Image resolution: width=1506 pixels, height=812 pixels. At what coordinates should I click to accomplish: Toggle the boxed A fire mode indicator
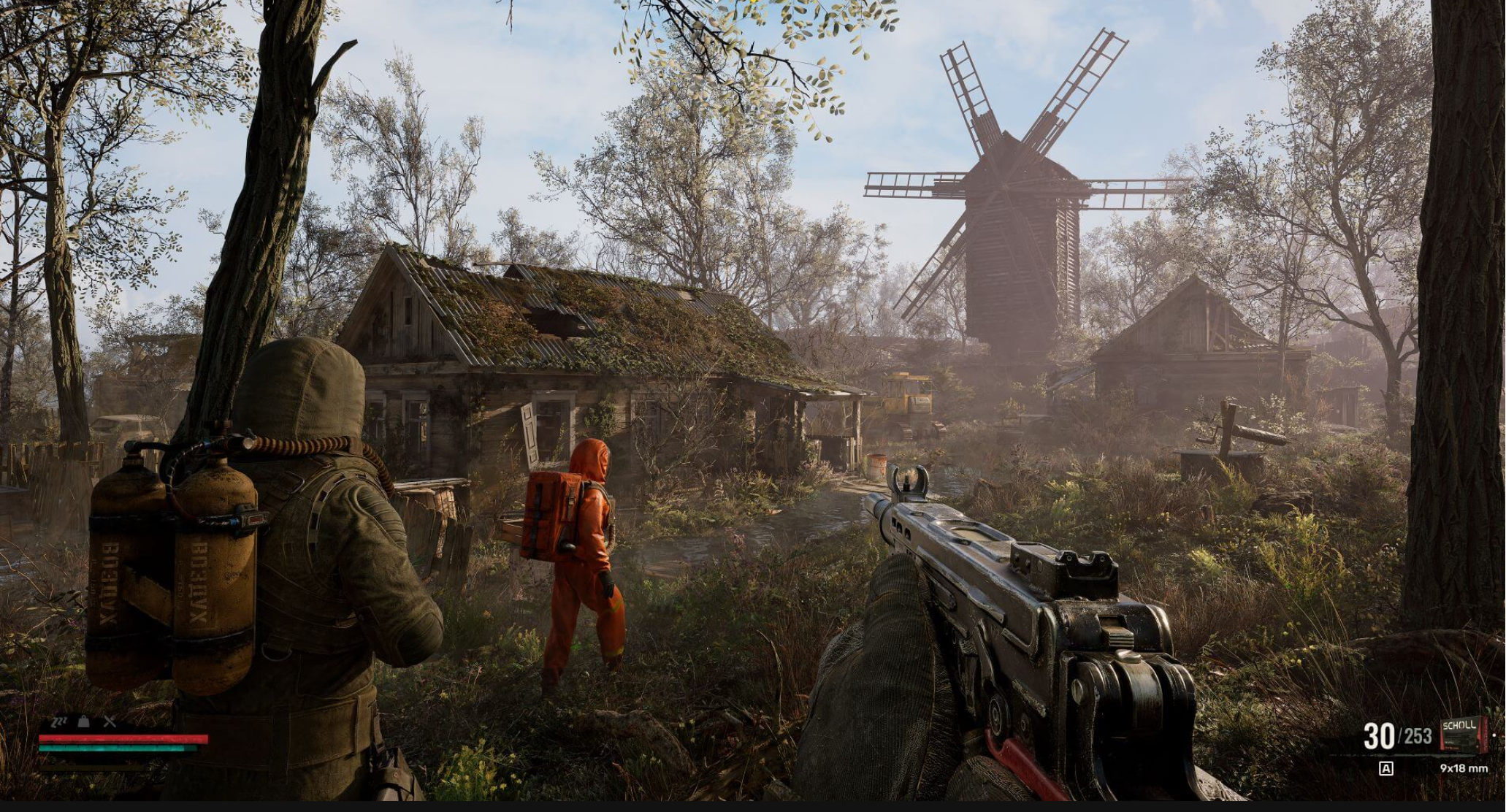tap(1385, 768)
